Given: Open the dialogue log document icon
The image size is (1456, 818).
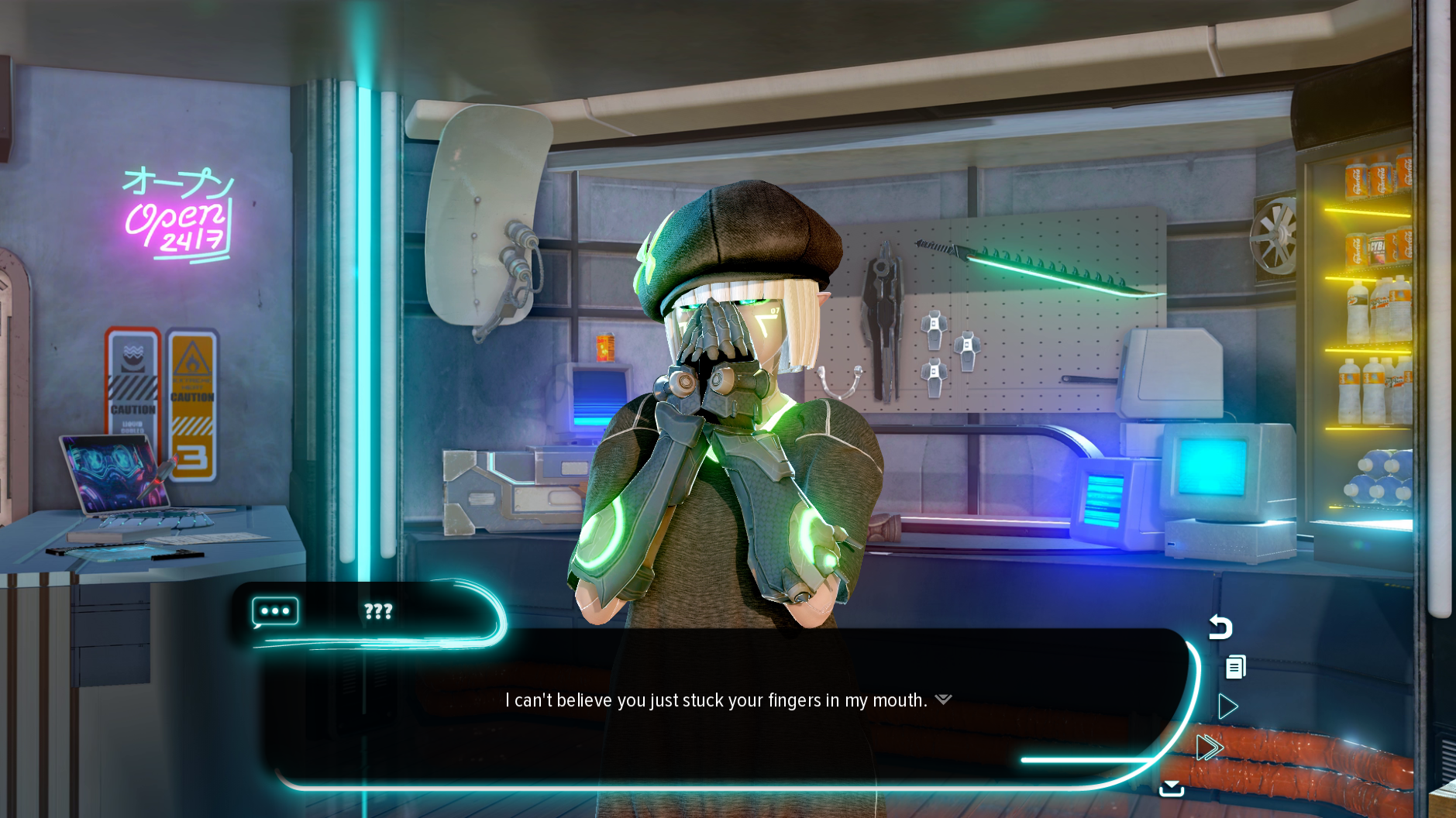Looking at the screenshot, I should tap(1235, 667).
